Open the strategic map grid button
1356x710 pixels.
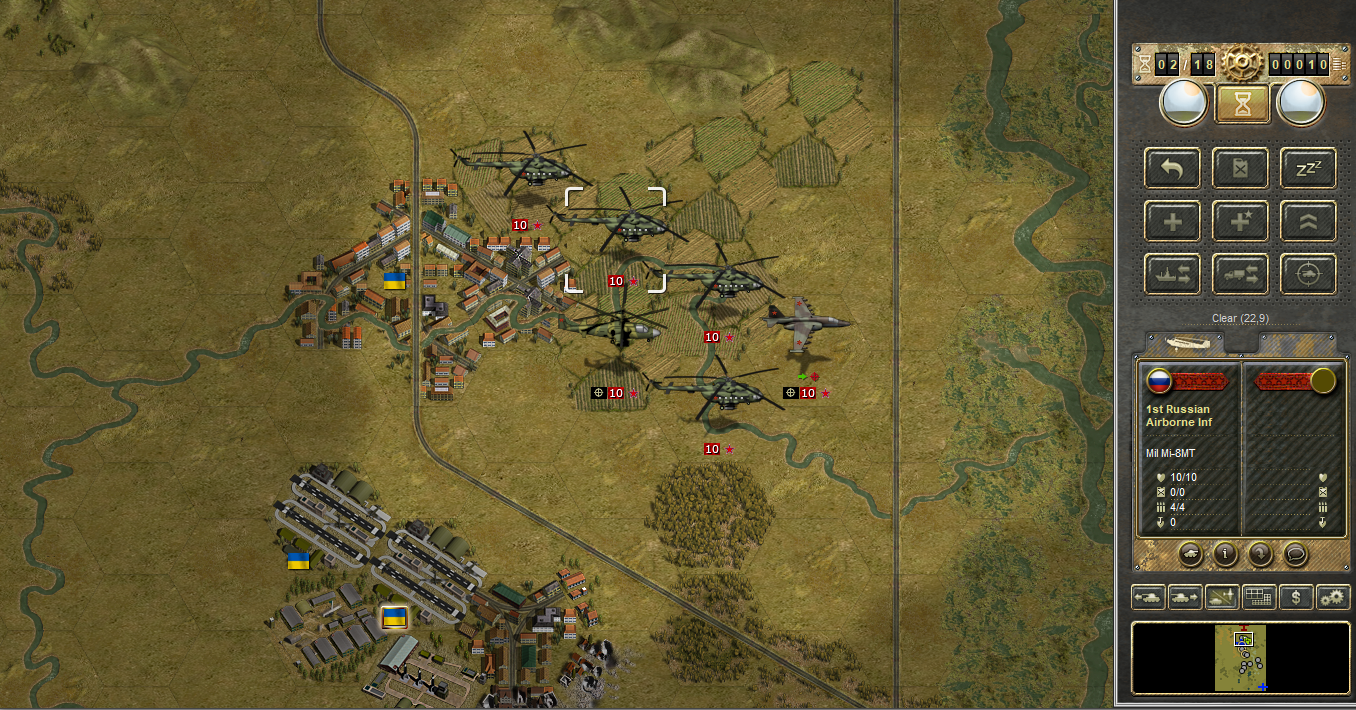1259,597
